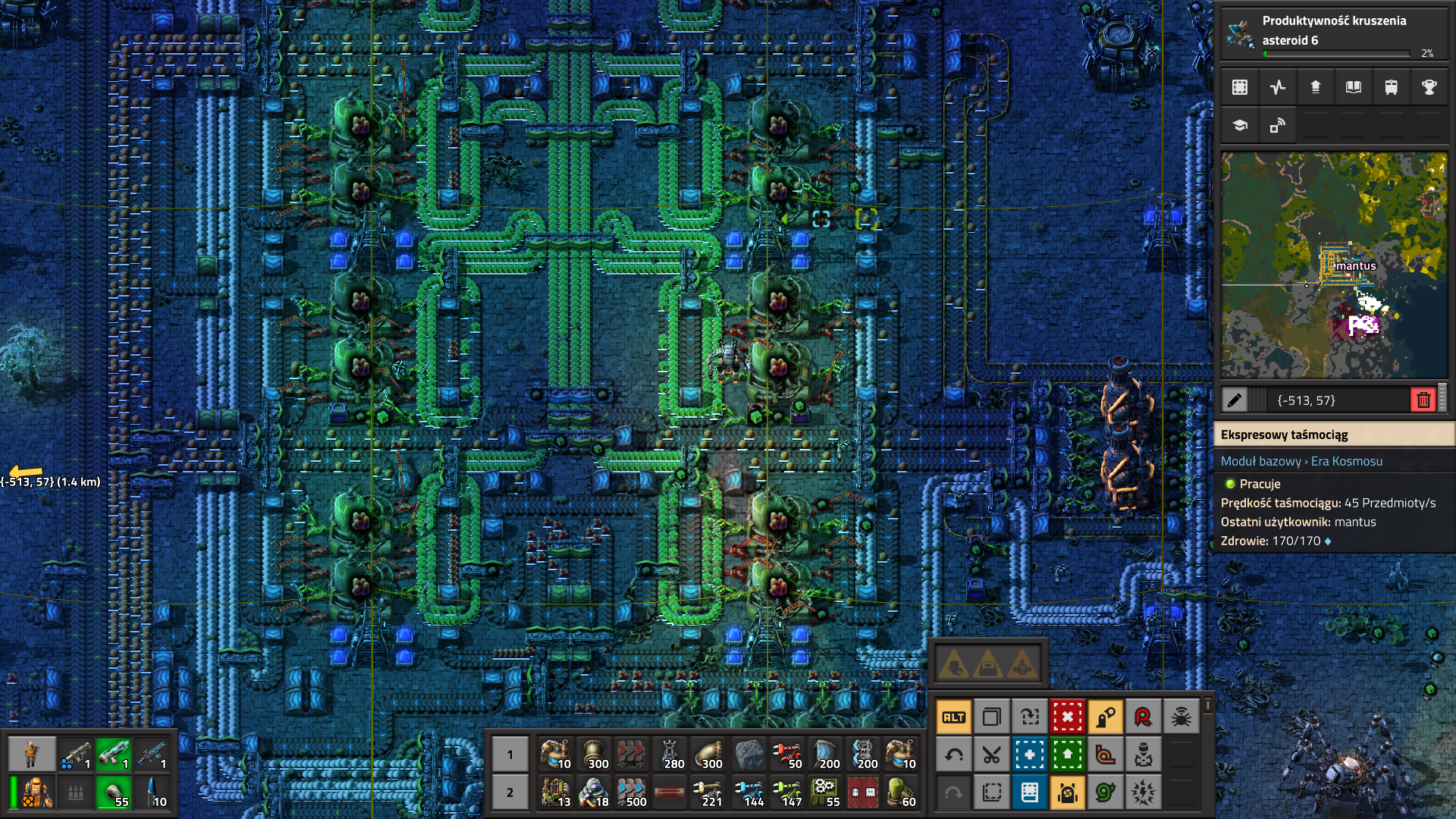Select the yellow inserter stack of 221
This screenshot has width=1456, height=819.
tap(709, 792)
